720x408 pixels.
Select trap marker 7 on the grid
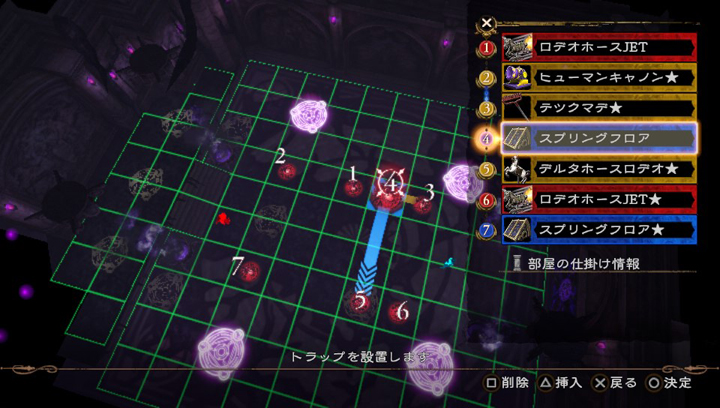[x=250, y=271]
